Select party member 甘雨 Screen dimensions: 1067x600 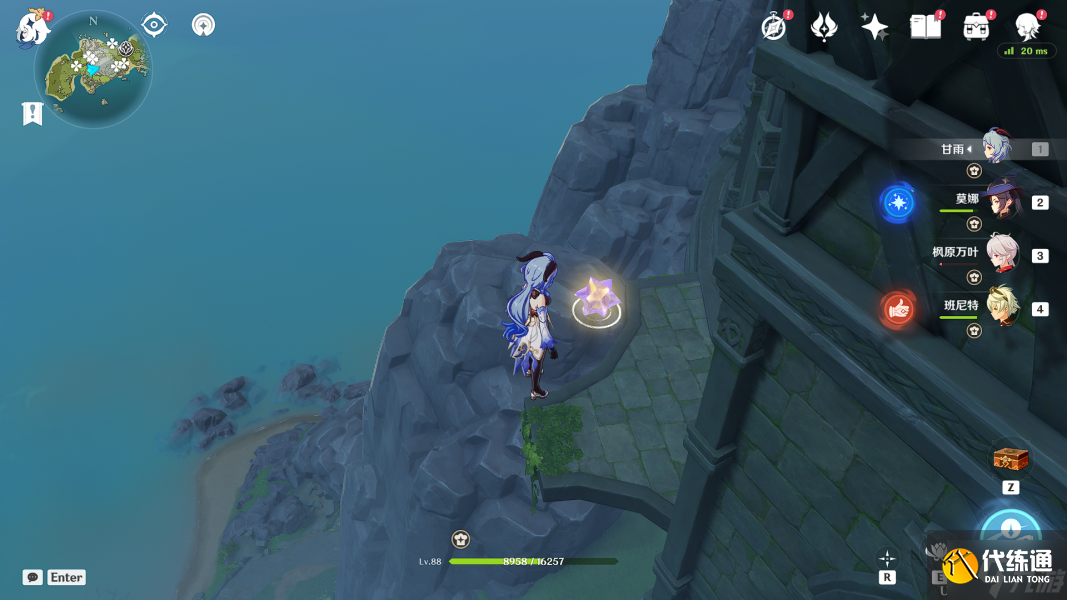coord(997,148)
